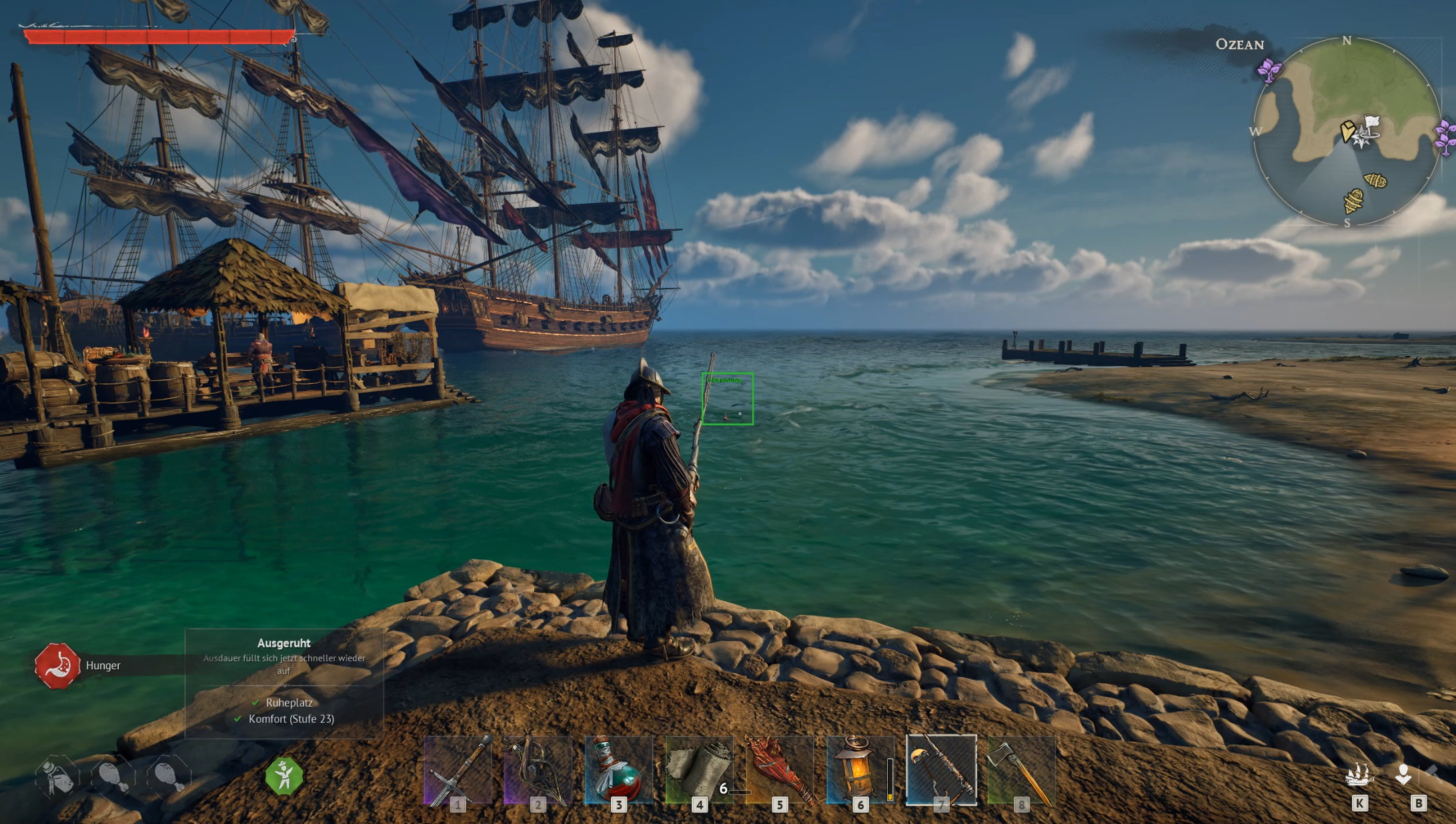This screenshot has height=824, width=1456.
Task: Select the cloth bandage stack slot
Action: (699, 770)
